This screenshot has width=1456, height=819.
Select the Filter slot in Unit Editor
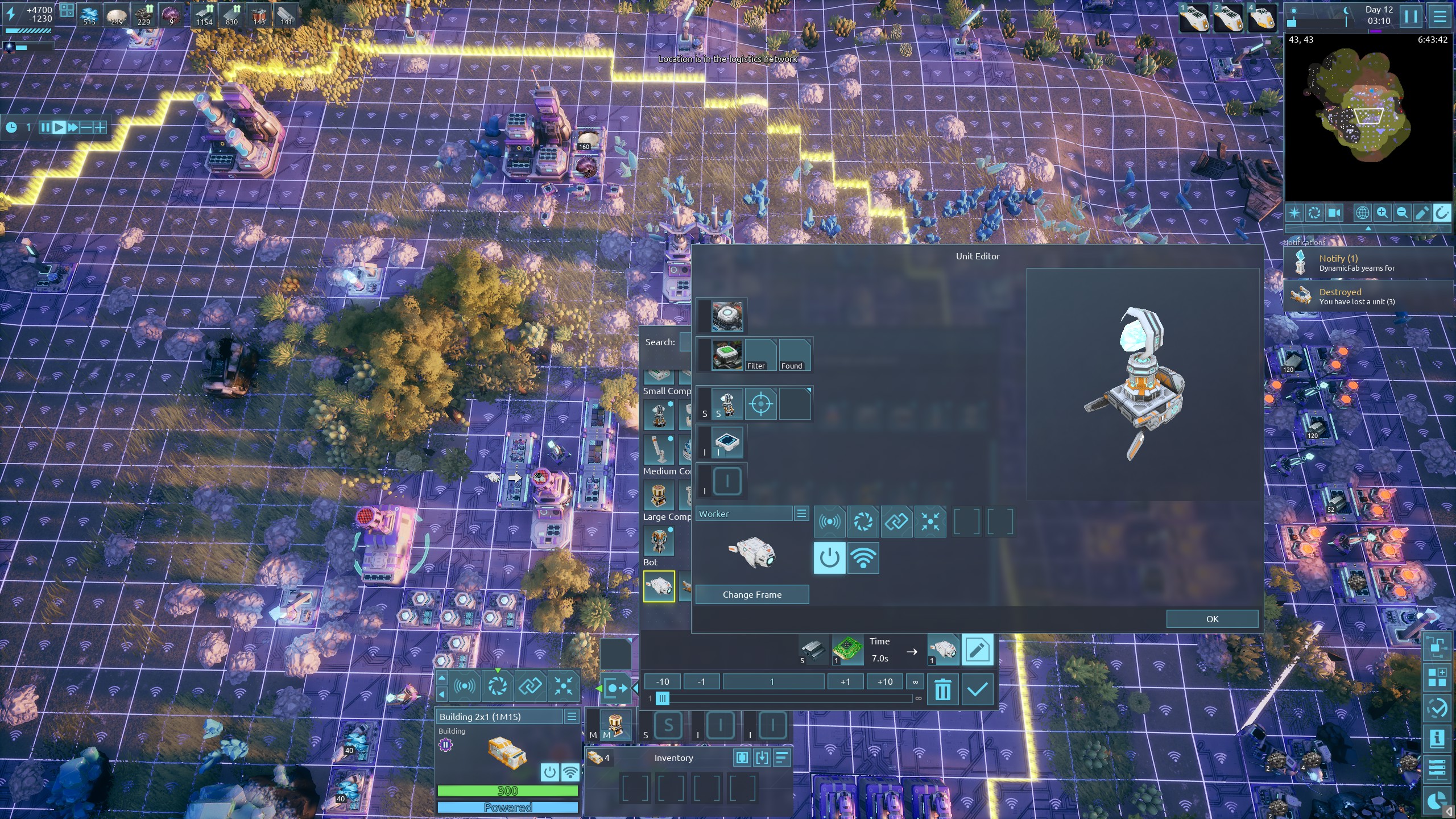[x=760, y=355]
